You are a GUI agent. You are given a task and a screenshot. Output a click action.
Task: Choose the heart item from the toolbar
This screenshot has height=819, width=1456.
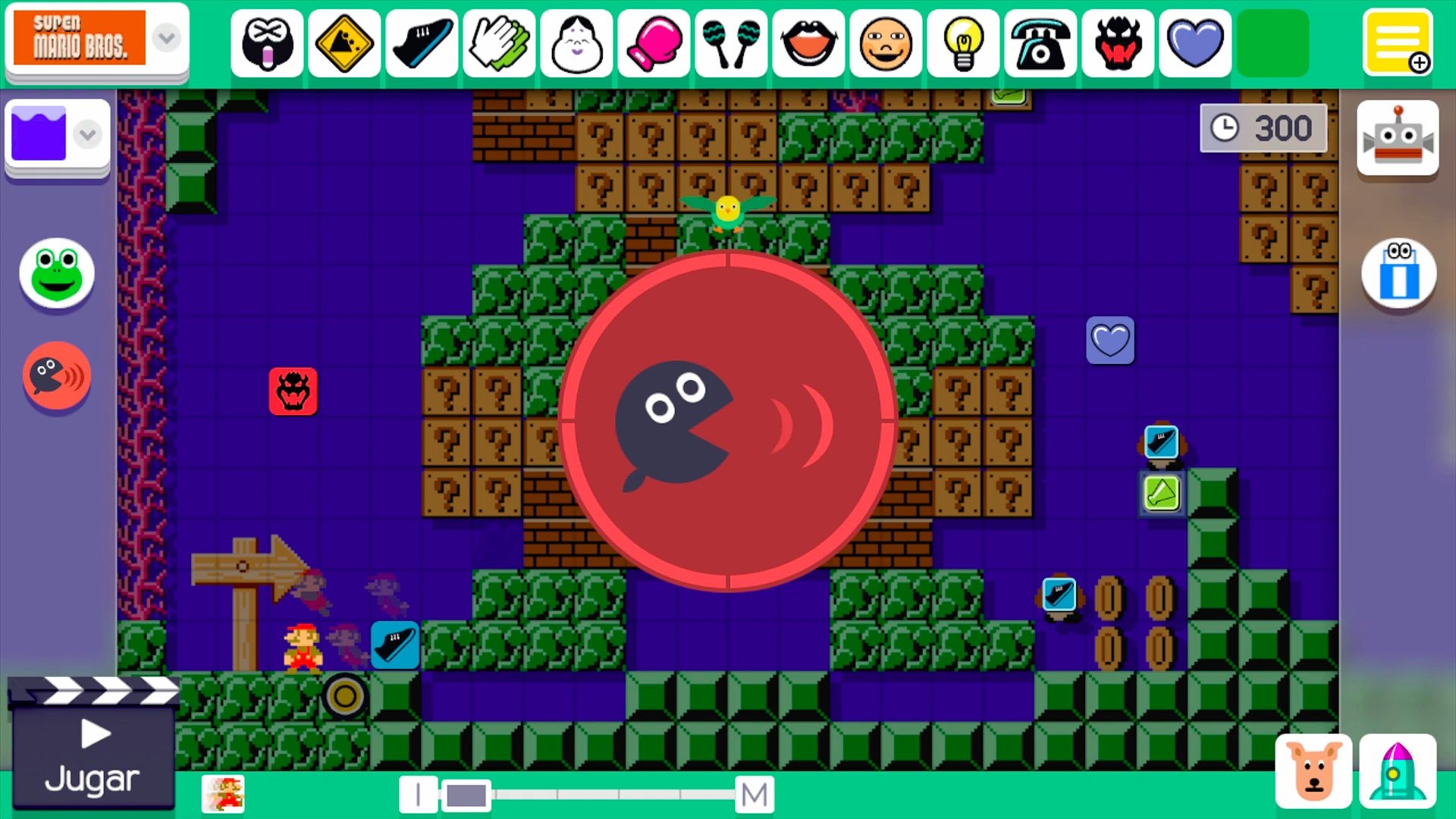pos(1194,43)
